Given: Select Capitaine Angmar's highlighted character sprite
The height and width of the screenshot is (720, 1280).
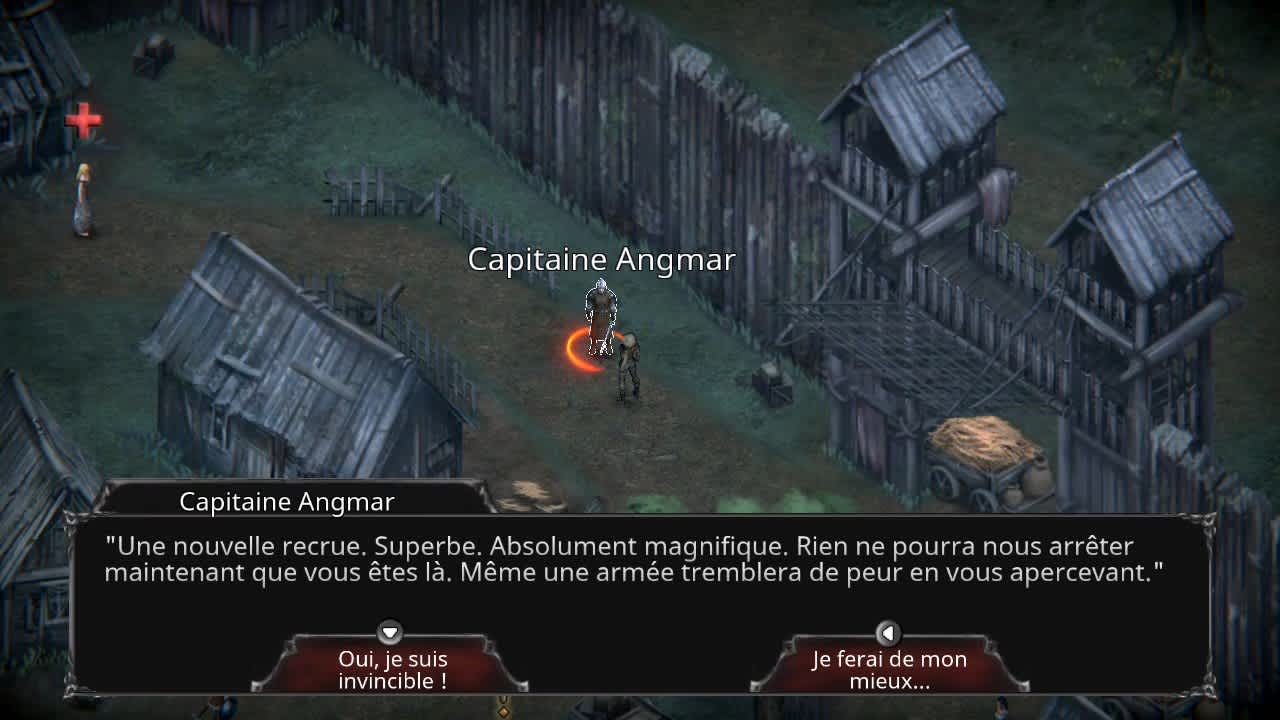Looking at the screenshot, I should (x=602, y=315).
